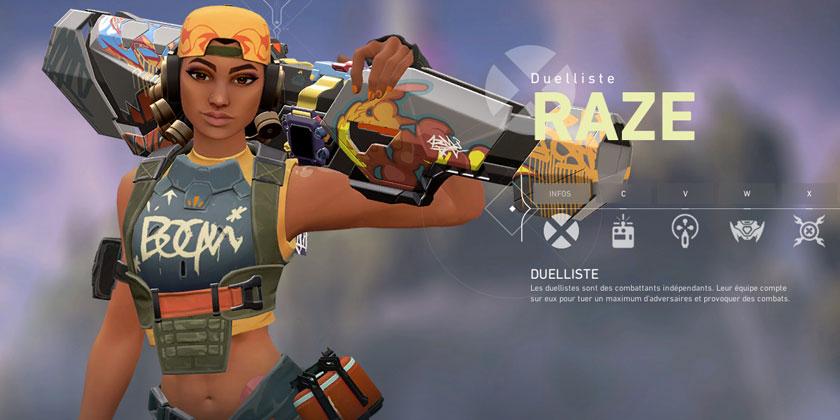Select the Duelliste role icon
The image size is (840, 420).
561,231
